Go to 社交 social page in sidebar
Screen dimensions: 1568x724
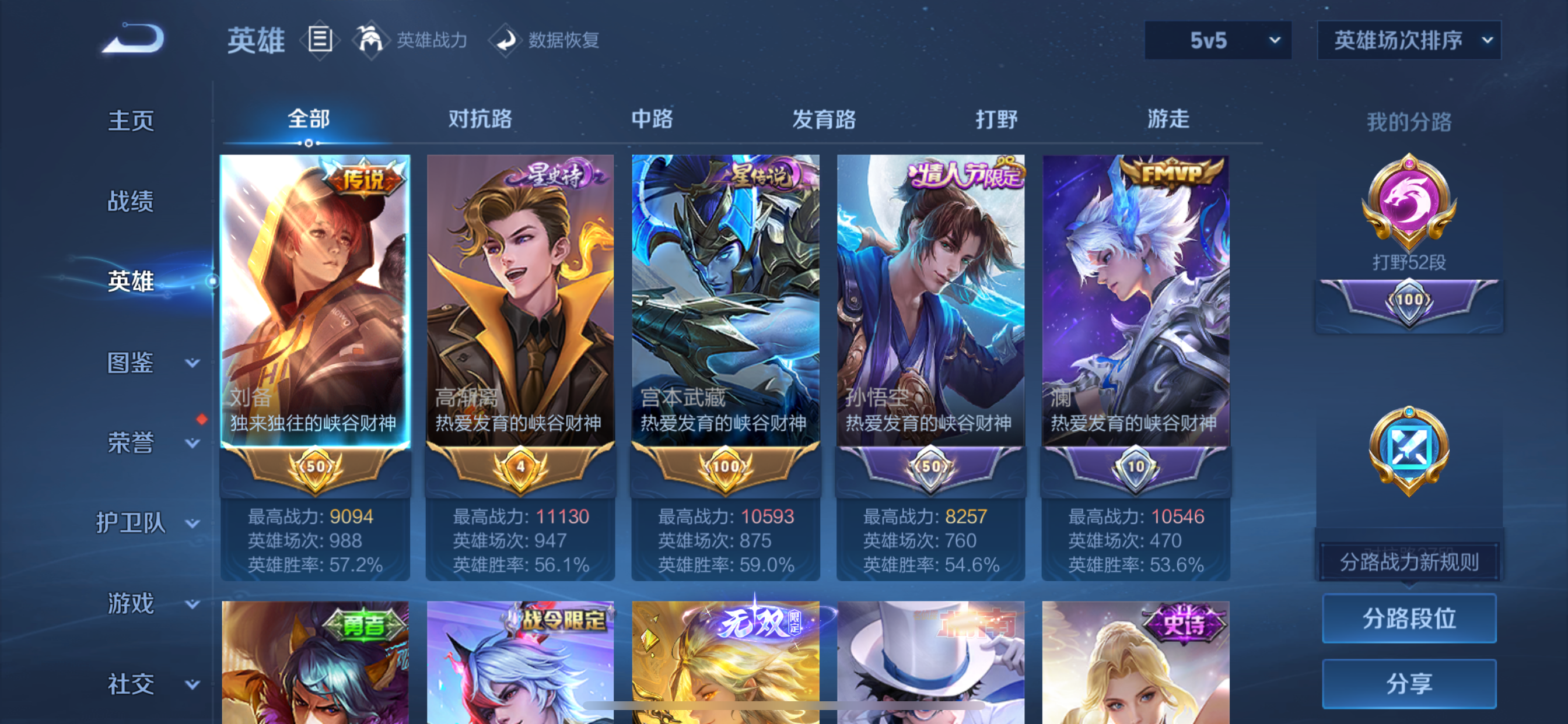[x=131, y=684]
